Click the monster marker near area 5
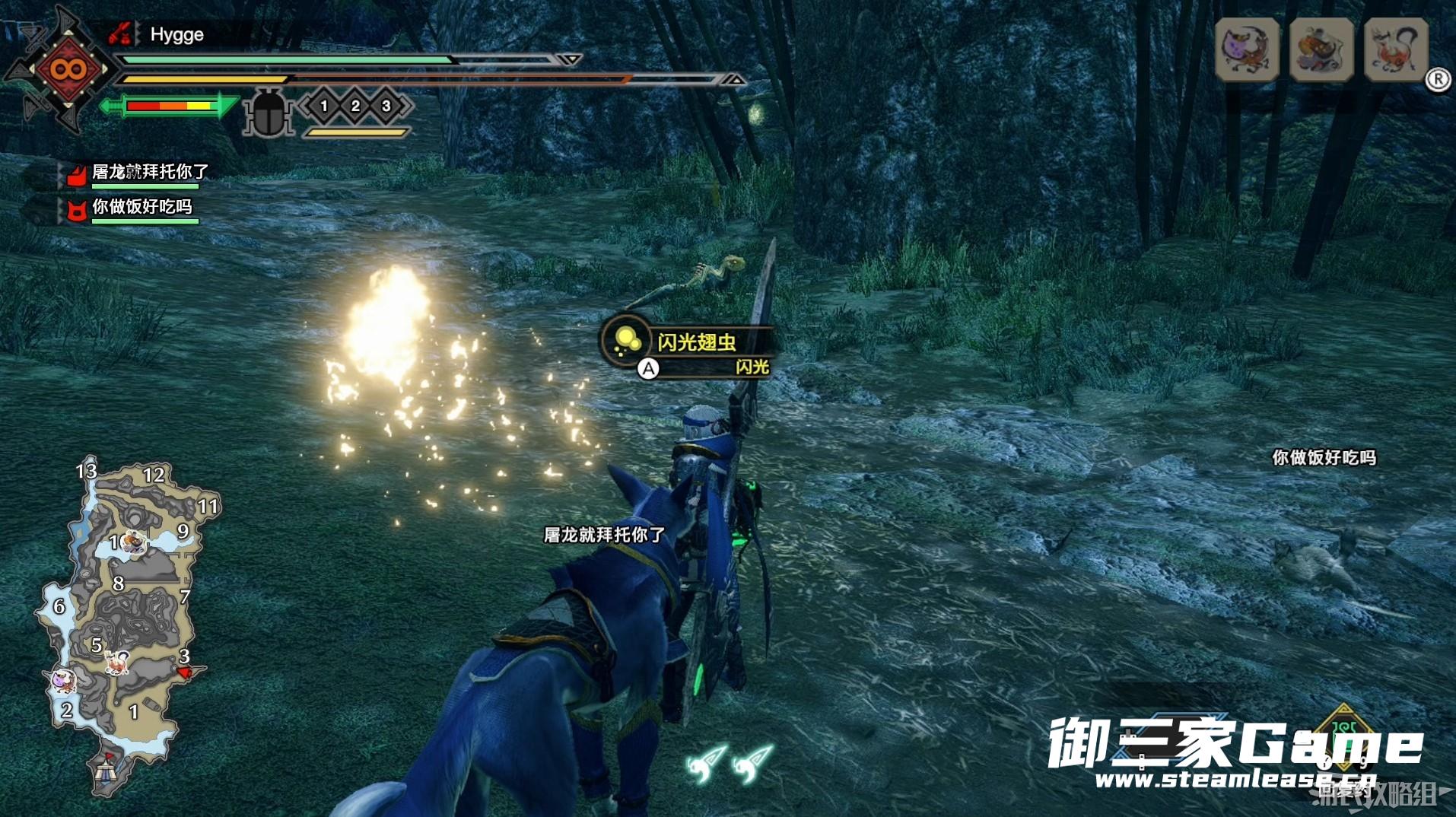The height and width of the screenshot is (817, 1456). [117, 663]
